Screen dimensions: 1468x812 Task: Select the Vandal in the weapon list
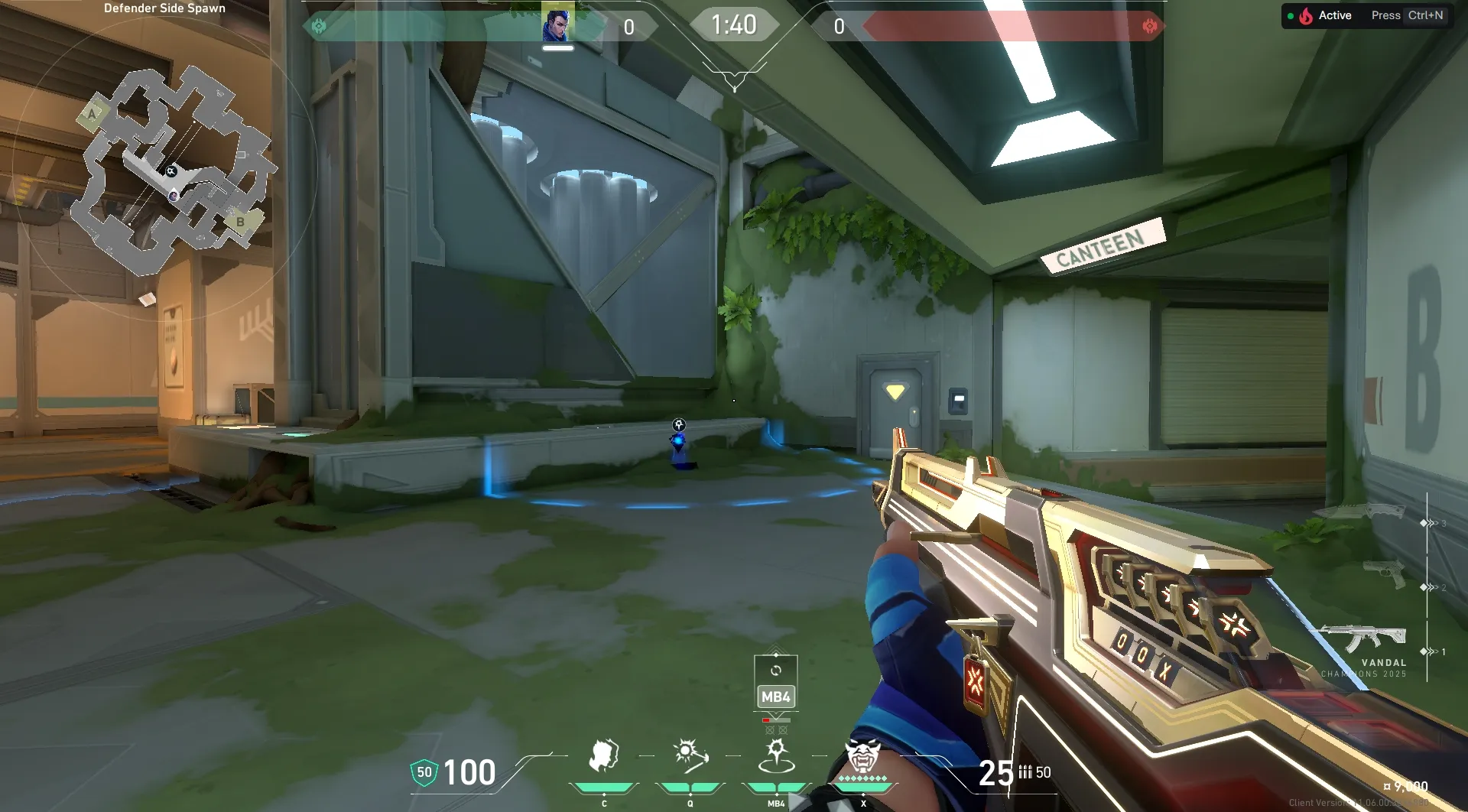1365,638
